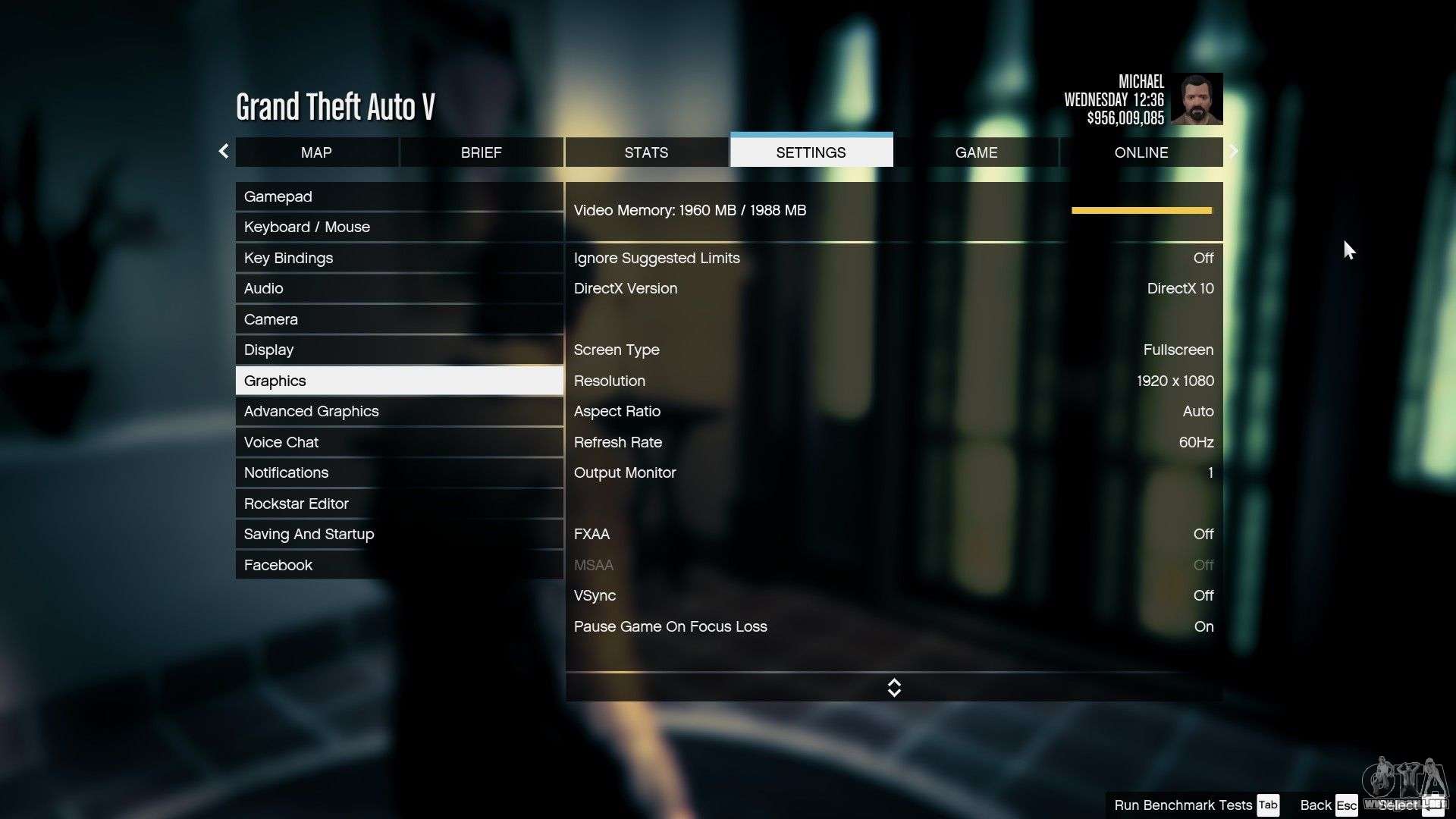Click the Tab key icon next to Run Benchmark Tests
The image size is (1456, 819).
click(1267, 805)
